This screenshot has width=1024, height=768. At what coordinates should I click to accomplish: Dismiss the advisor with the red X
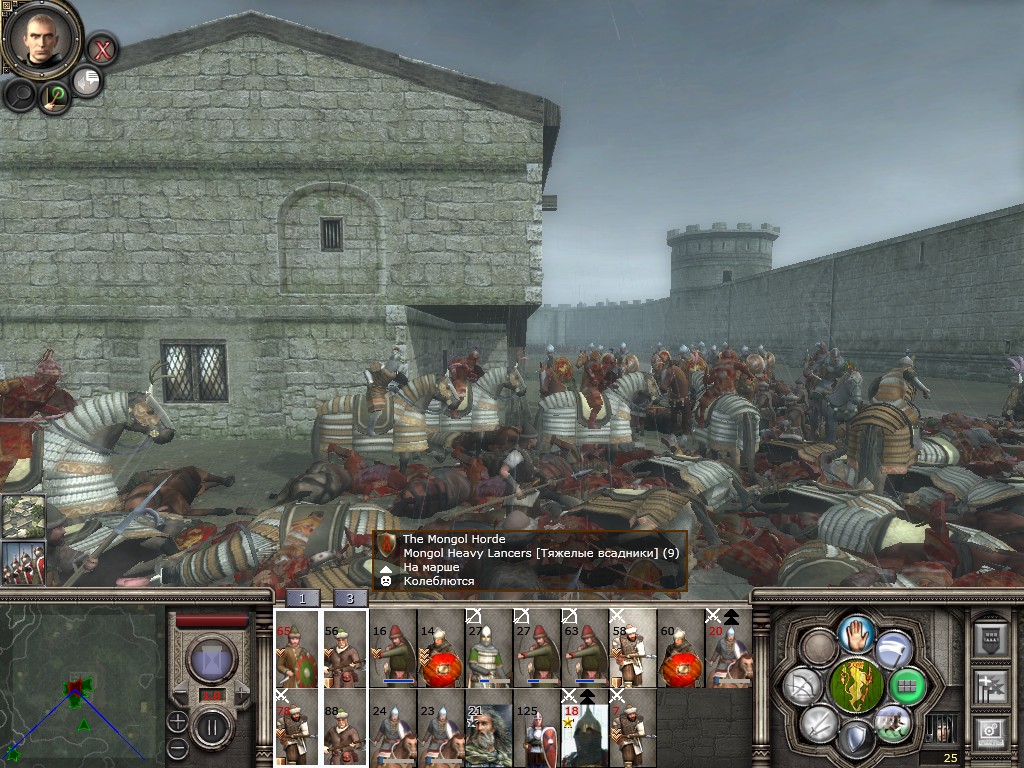click(x=102, y=48)
